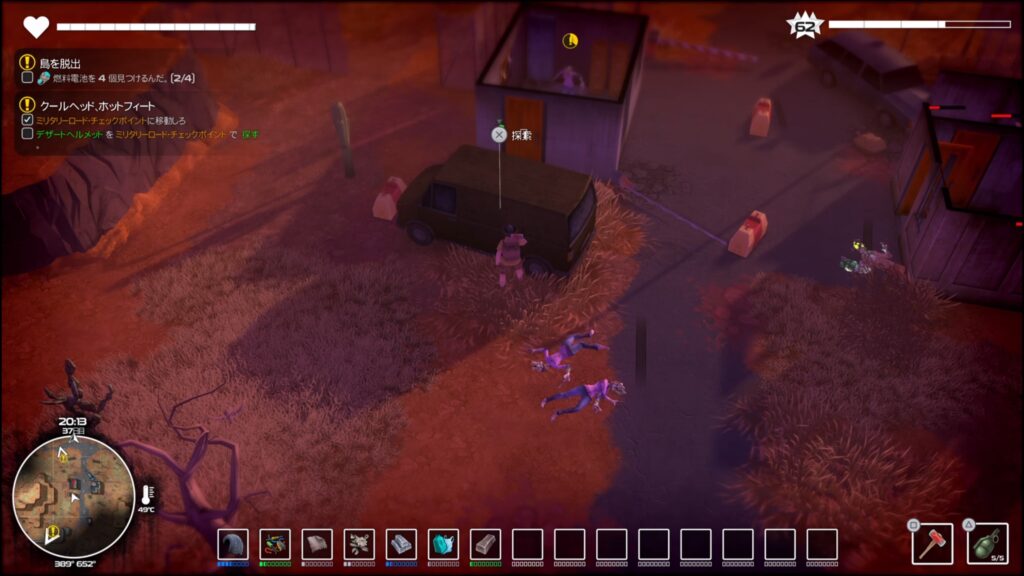Viewport: 1024px width, 576px height.
Task: Select the tangled colored wires hotbar slot
Action: click(x=274, y=544)
